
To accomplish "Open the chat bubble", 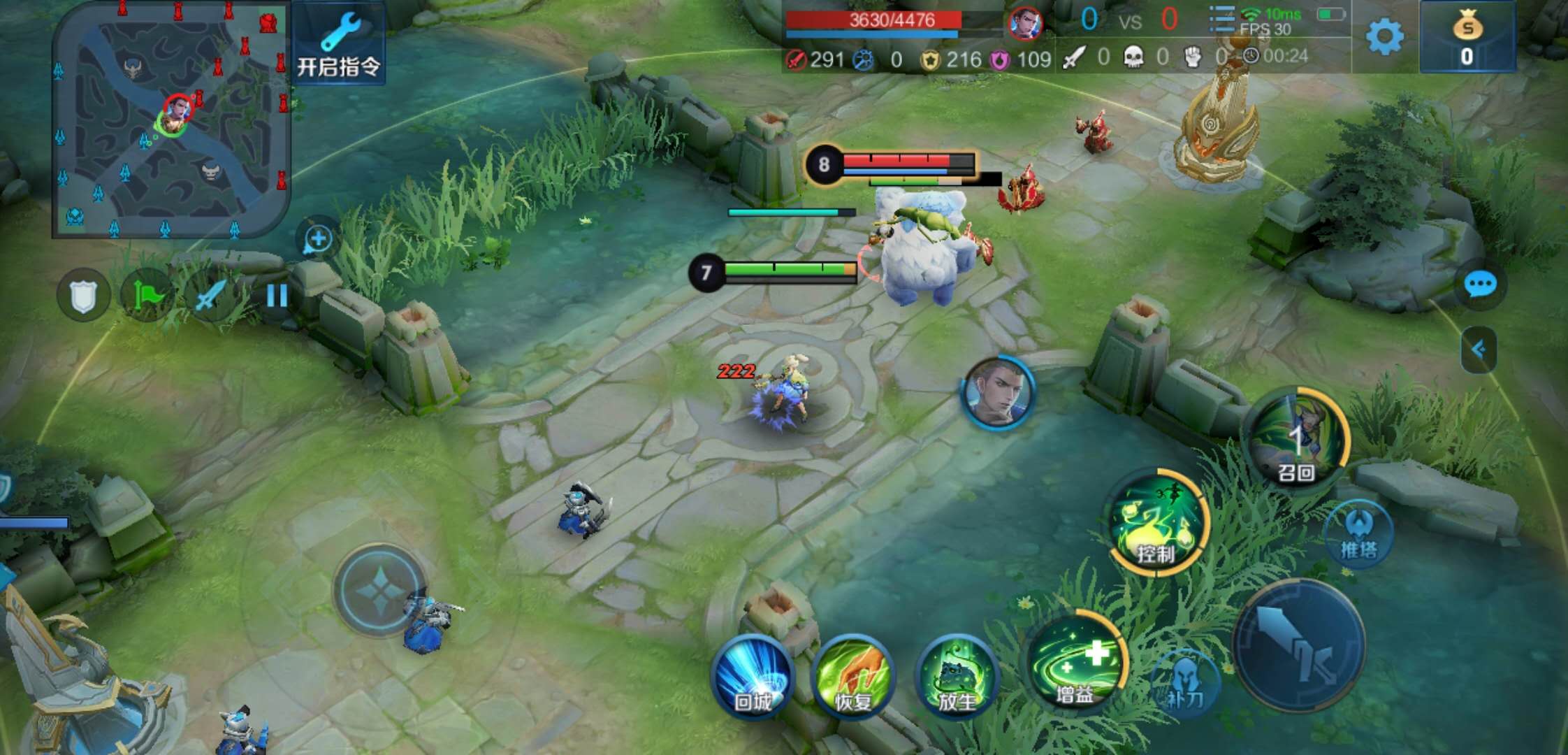I will (x=1480, y=285).
